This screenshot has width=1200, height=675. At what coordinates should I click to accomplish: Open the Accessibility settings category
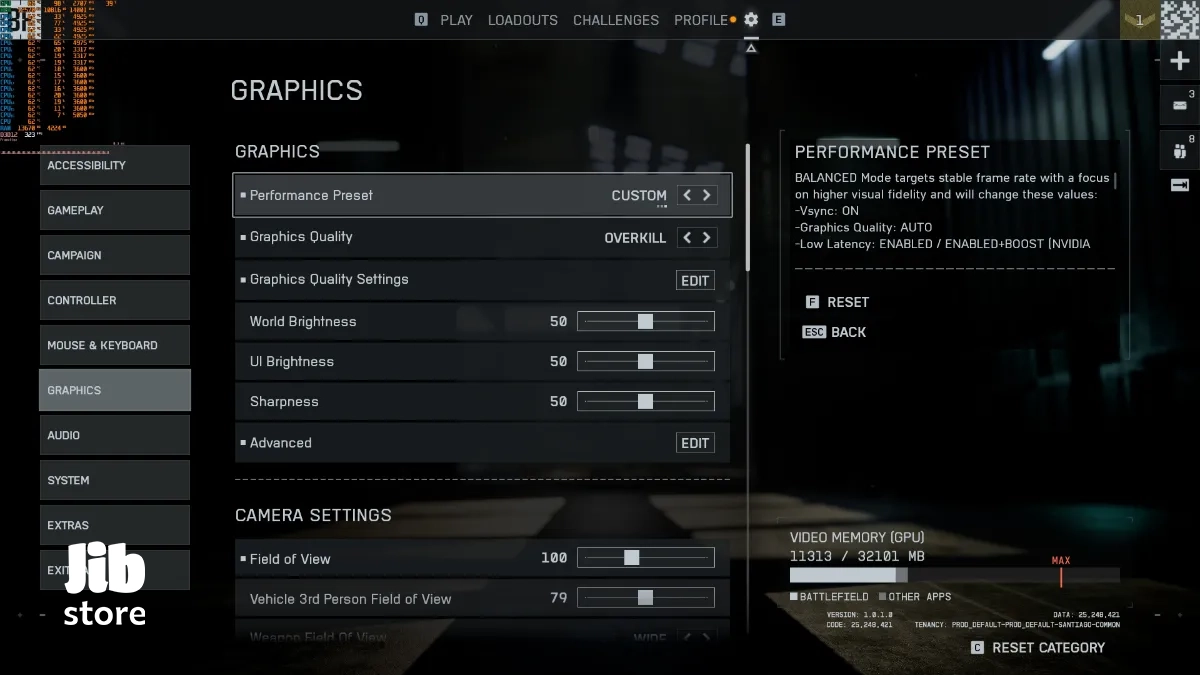tap(114, 165)
